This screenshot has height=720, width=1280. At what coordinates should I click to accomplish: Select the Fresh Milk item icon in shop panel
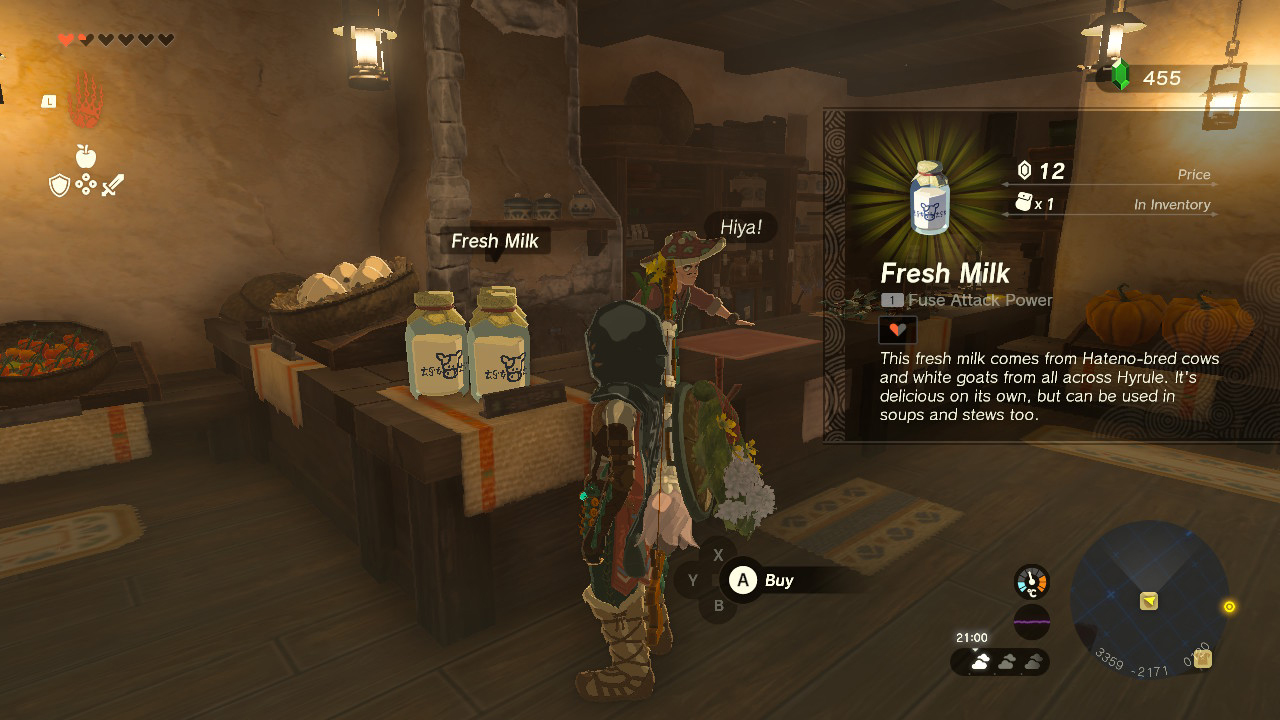coord(928,196)
